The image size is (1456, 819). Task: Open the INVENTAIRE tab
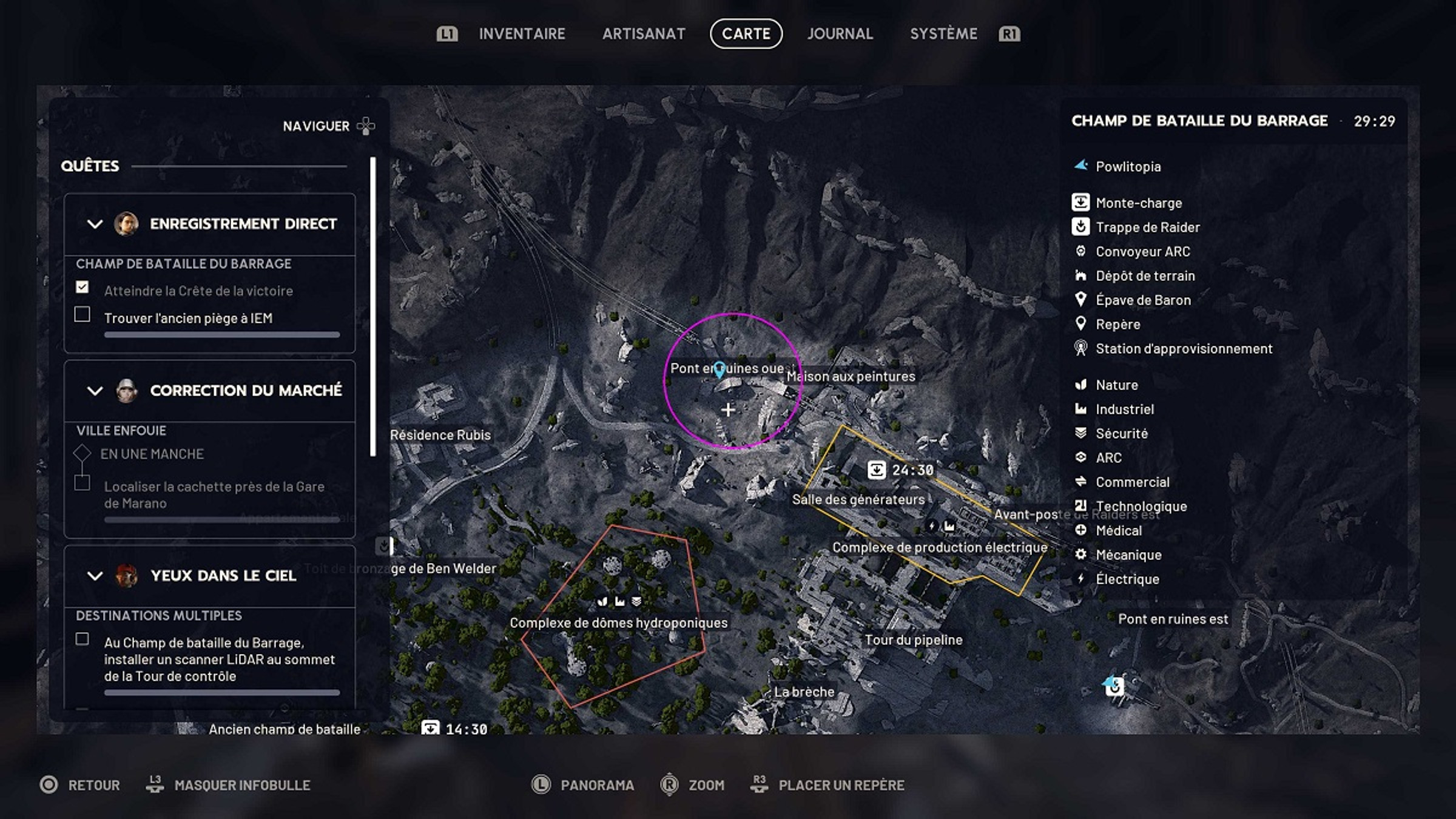tap(522, 33)
